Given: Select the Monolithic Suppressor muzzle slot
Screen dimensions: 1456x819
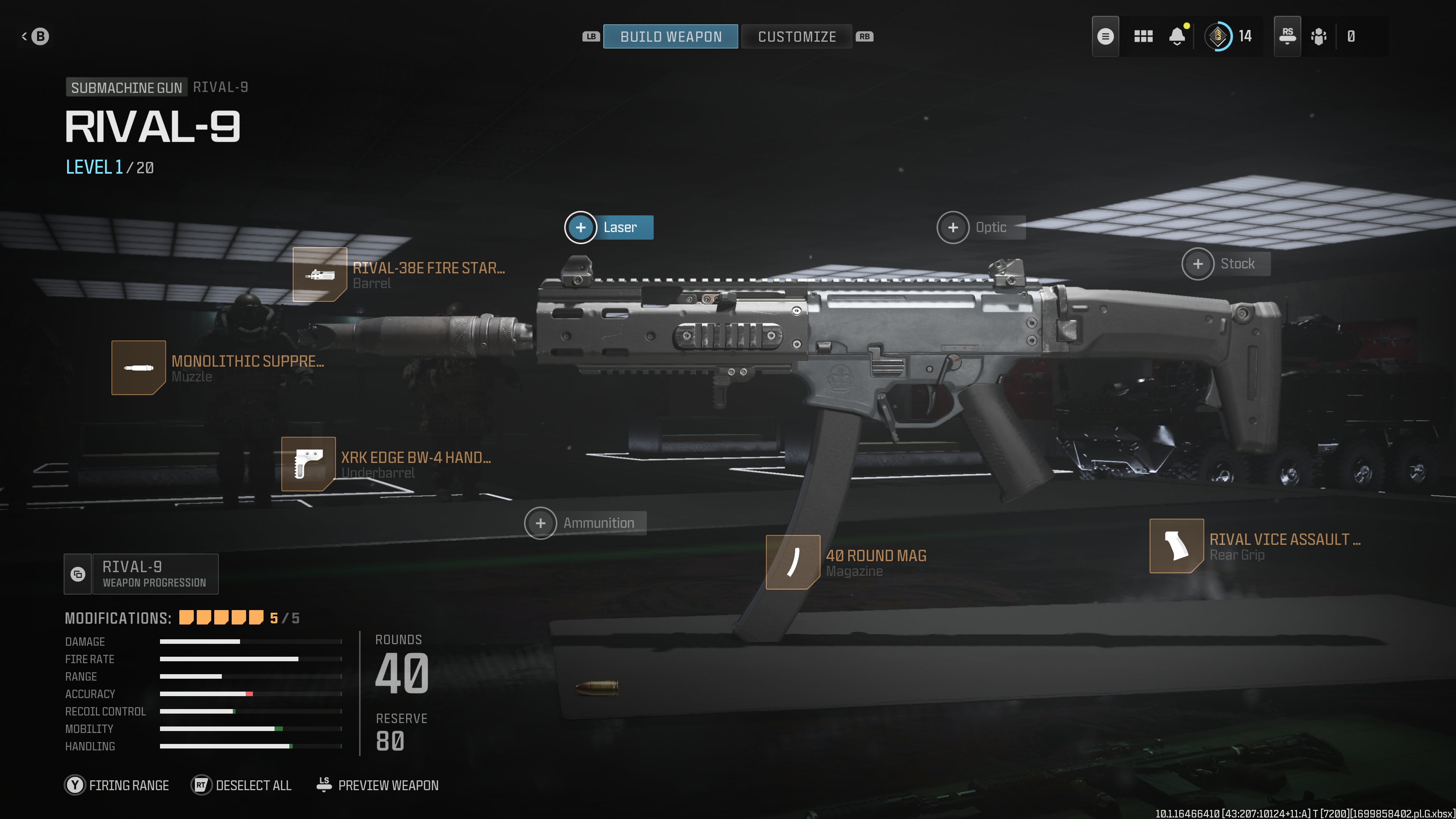Looking at the screenshot, I should click(138, 367).
